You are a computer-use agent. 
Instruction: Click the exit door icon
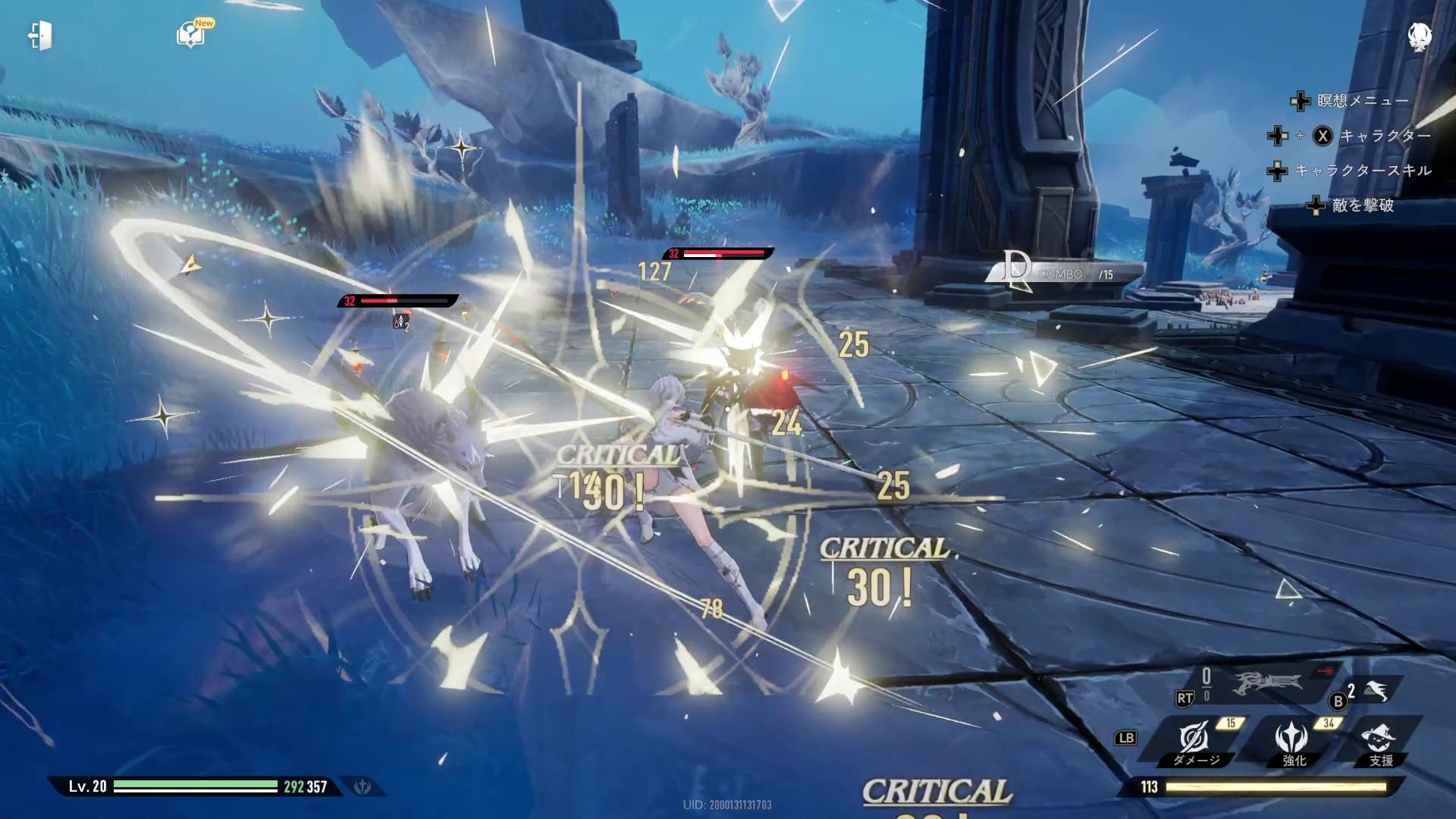point(40,36)
